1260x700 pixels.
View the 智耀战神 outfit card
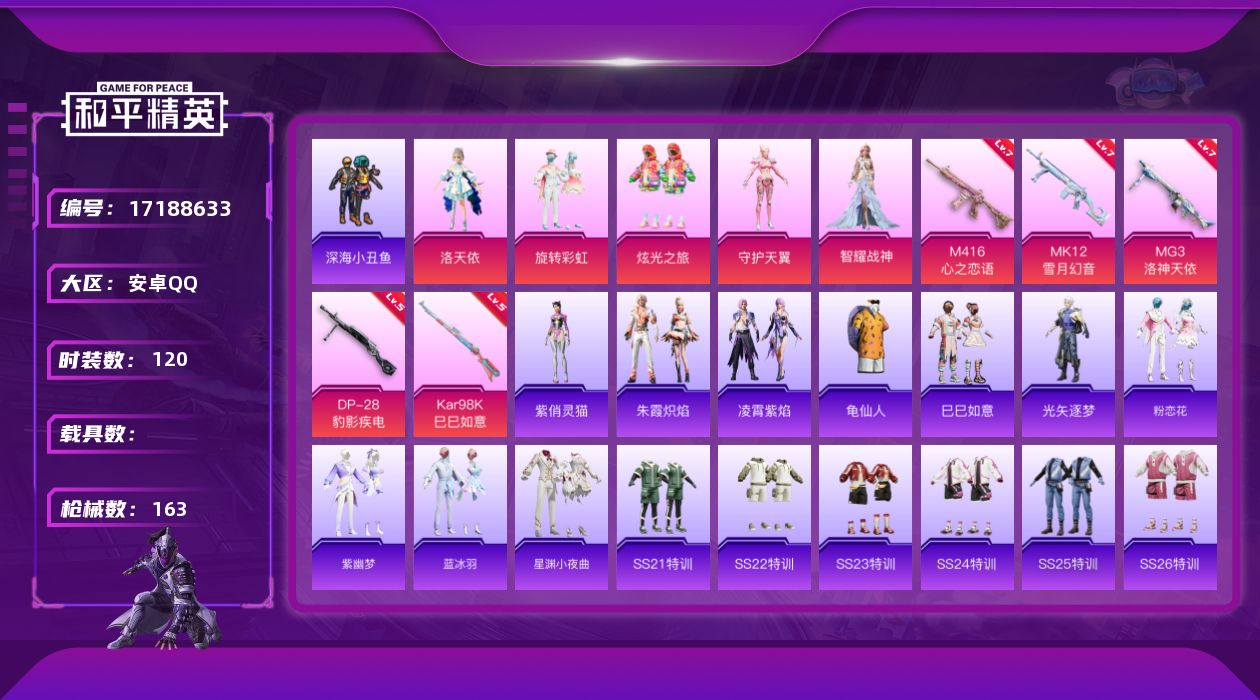pyautogui.click(x=865, y=211)
